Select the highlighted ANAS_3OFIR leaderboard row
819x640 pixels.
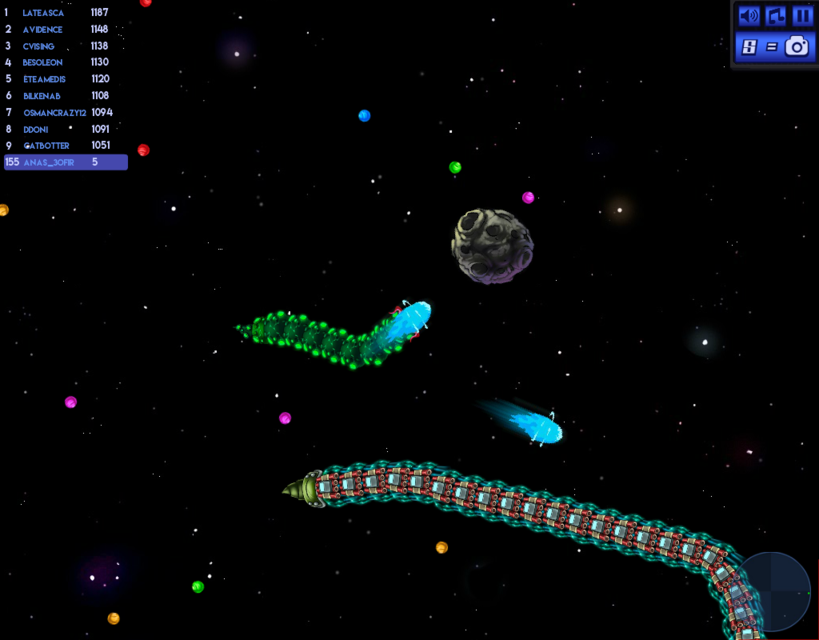[x=66, y=162]
